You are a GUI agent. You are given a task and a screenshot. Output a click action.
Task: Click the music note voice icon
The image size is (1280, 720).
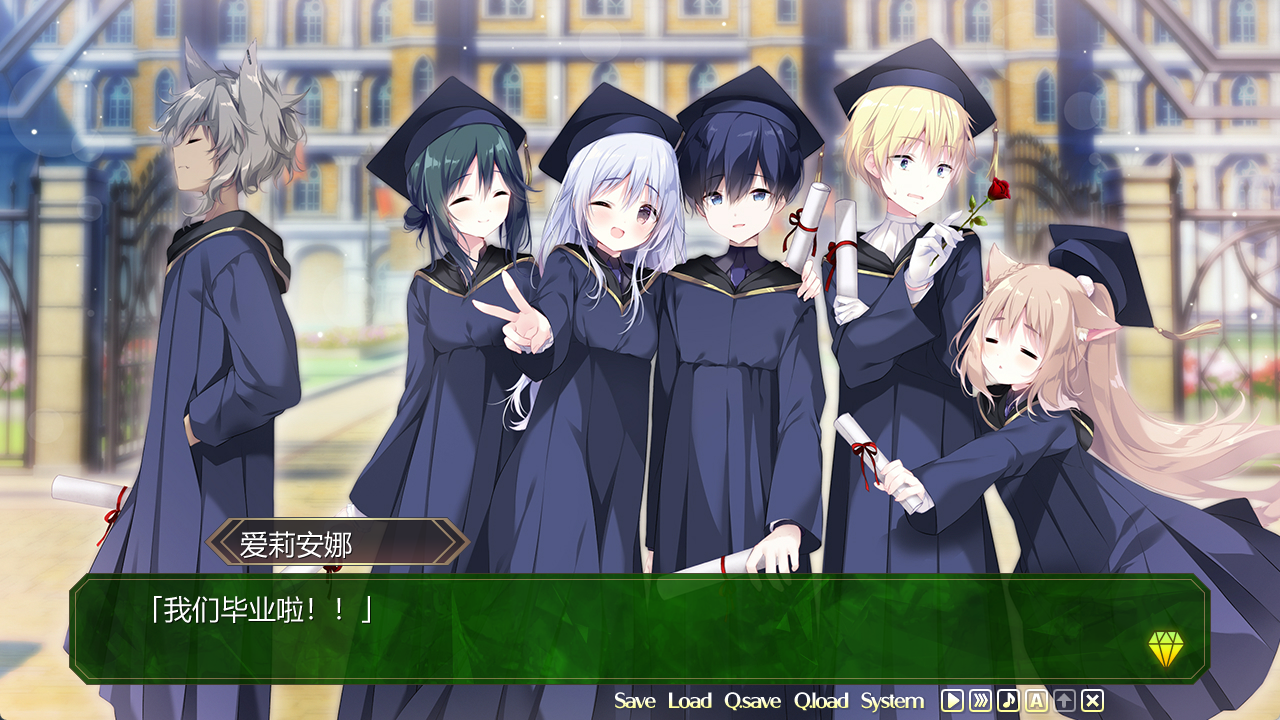1008,701
